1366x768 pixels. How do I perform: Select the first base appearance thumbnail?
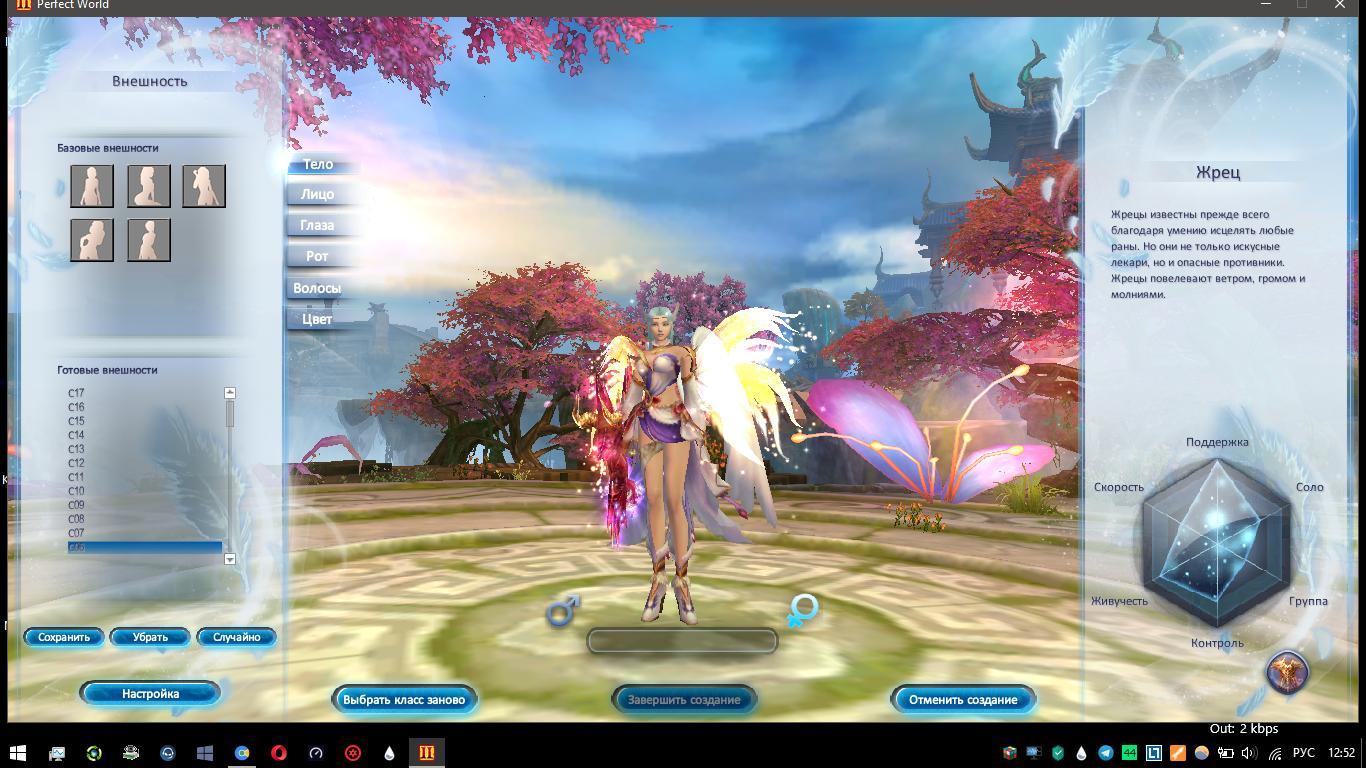tap(92, 186)
